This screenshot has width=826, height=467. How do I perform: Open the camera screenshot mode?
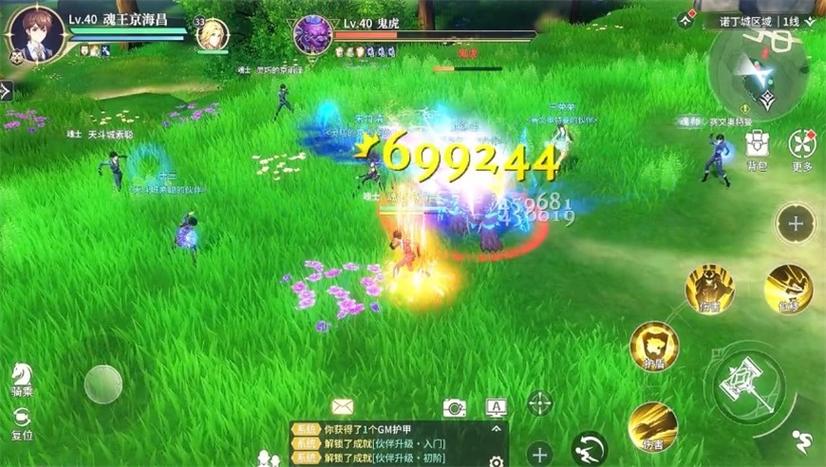[454, 407]
